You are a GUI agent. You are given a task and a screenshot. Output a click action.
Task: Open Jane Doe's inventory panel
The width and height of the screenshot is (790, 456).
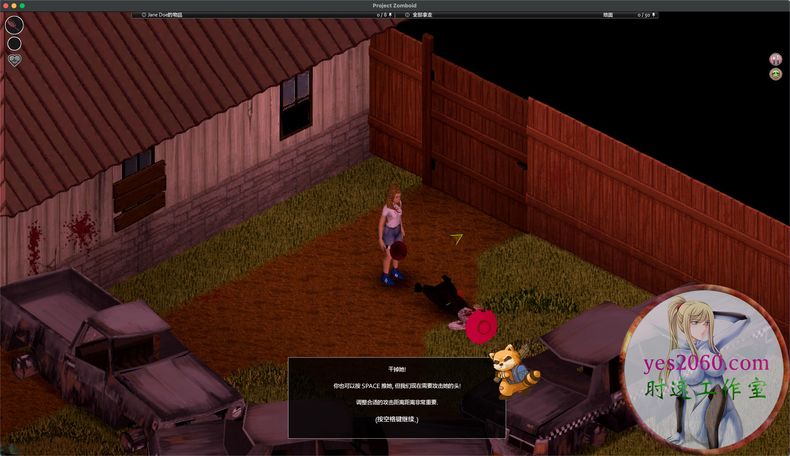coord(161,15)
